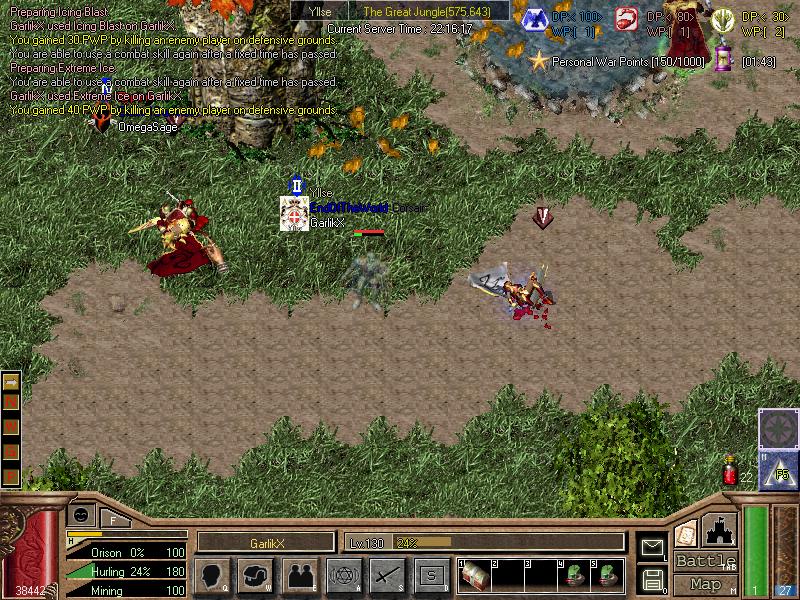Toggle the F tab button
800x600 pixels.
pos(113,518)
